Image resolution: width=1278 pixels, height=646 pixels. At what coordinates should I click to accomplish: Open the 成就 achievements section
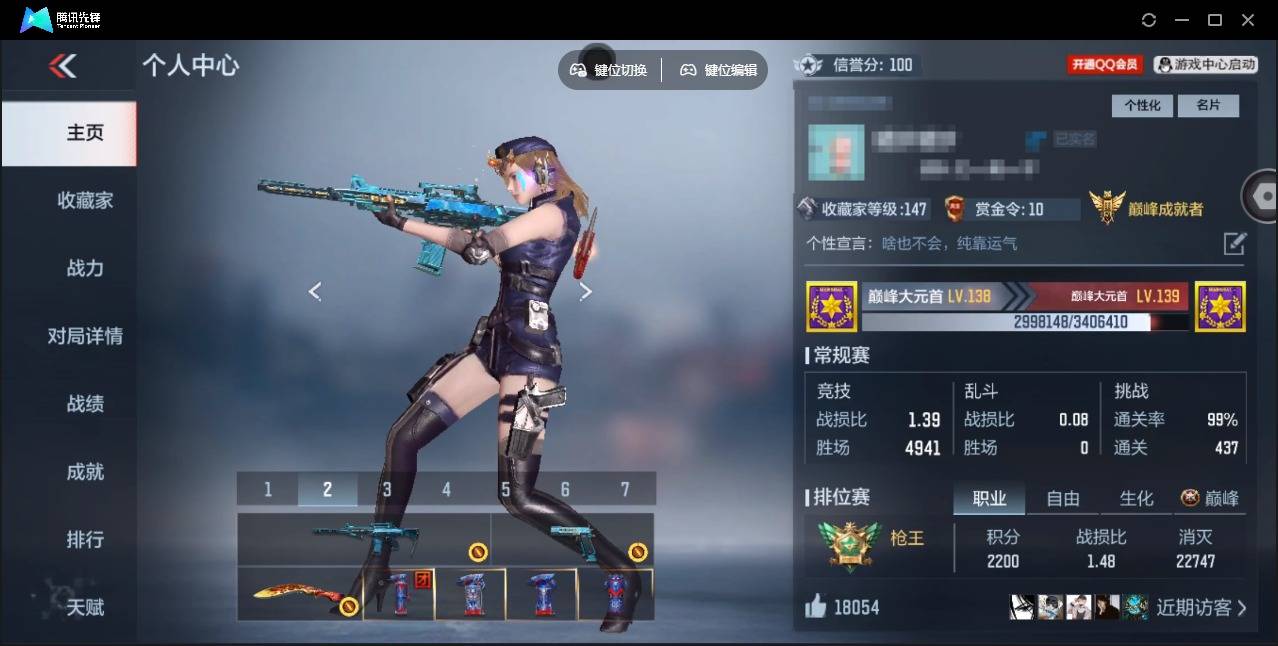click(85, 472)
